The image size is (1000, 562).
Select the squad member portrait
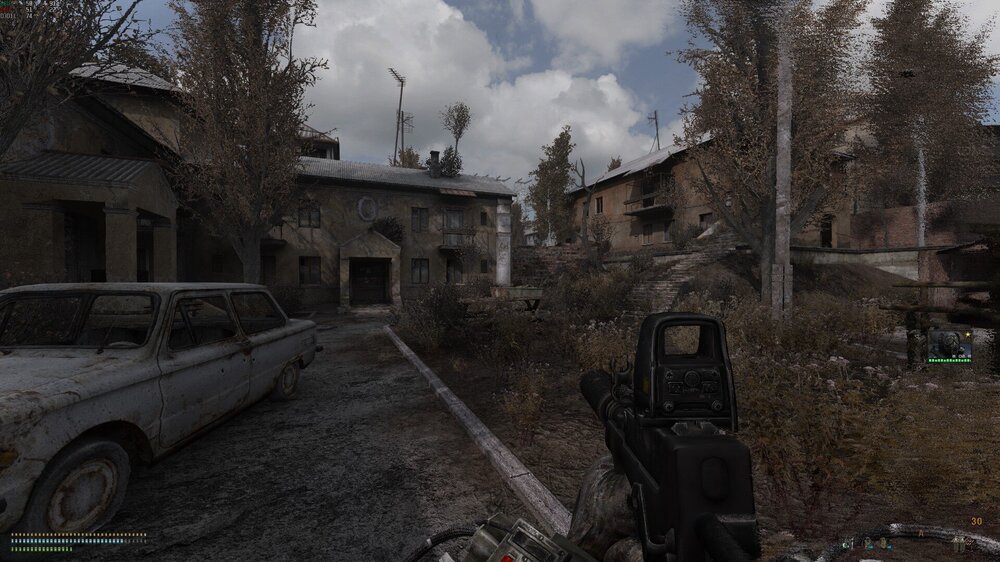coord(949,344)
